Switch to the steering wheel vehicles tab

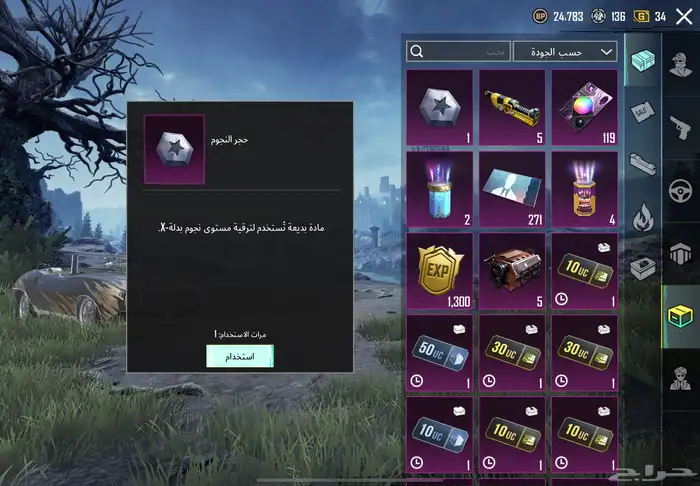pos(681,188)
